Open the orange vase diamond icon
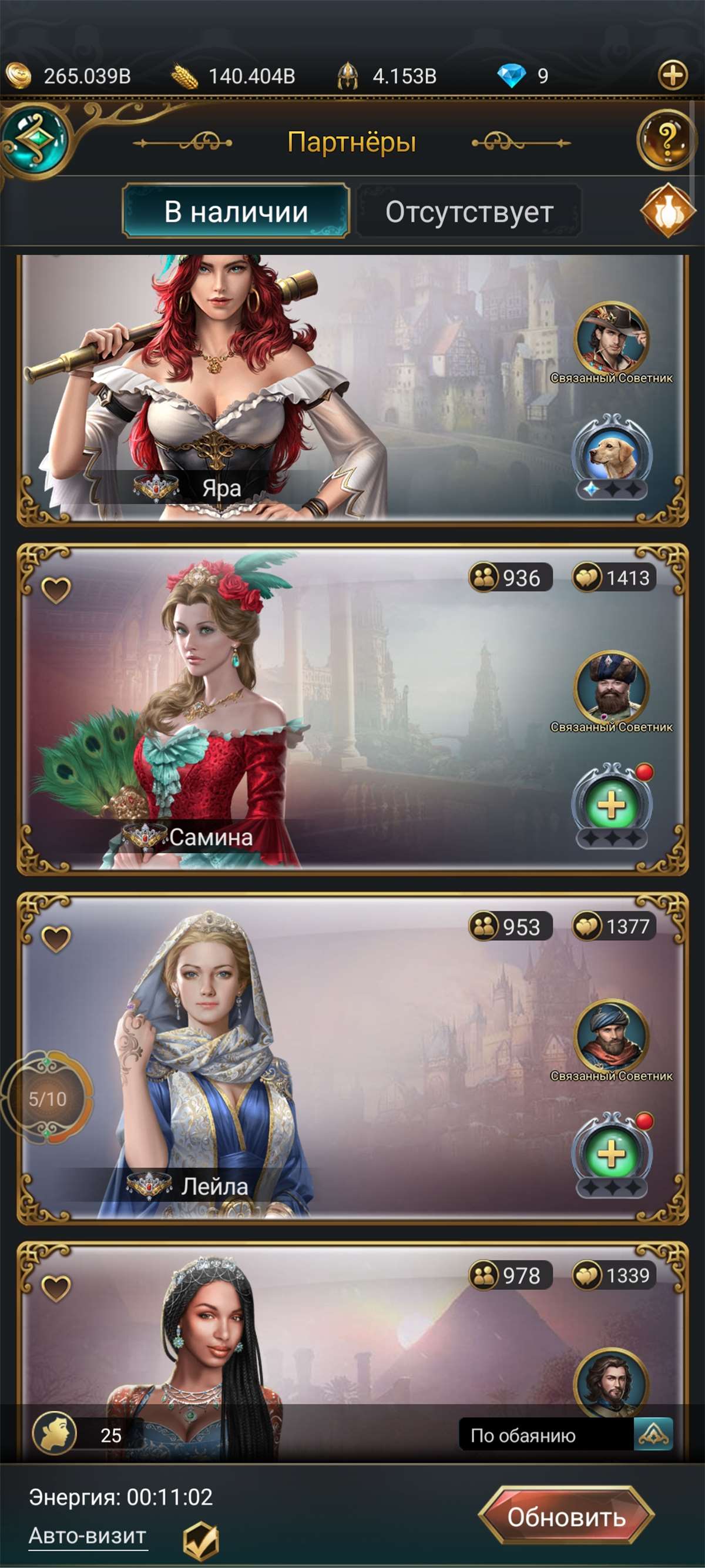705x1568 pixels. tap(667, 210)
